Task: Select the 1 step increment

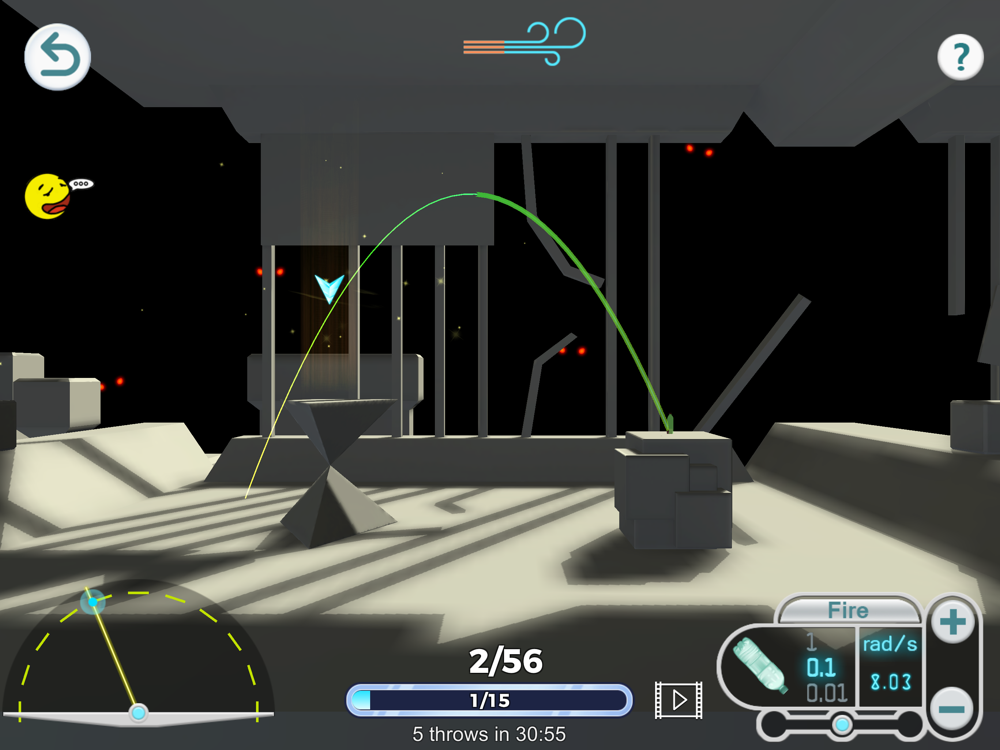Action: 812,643
